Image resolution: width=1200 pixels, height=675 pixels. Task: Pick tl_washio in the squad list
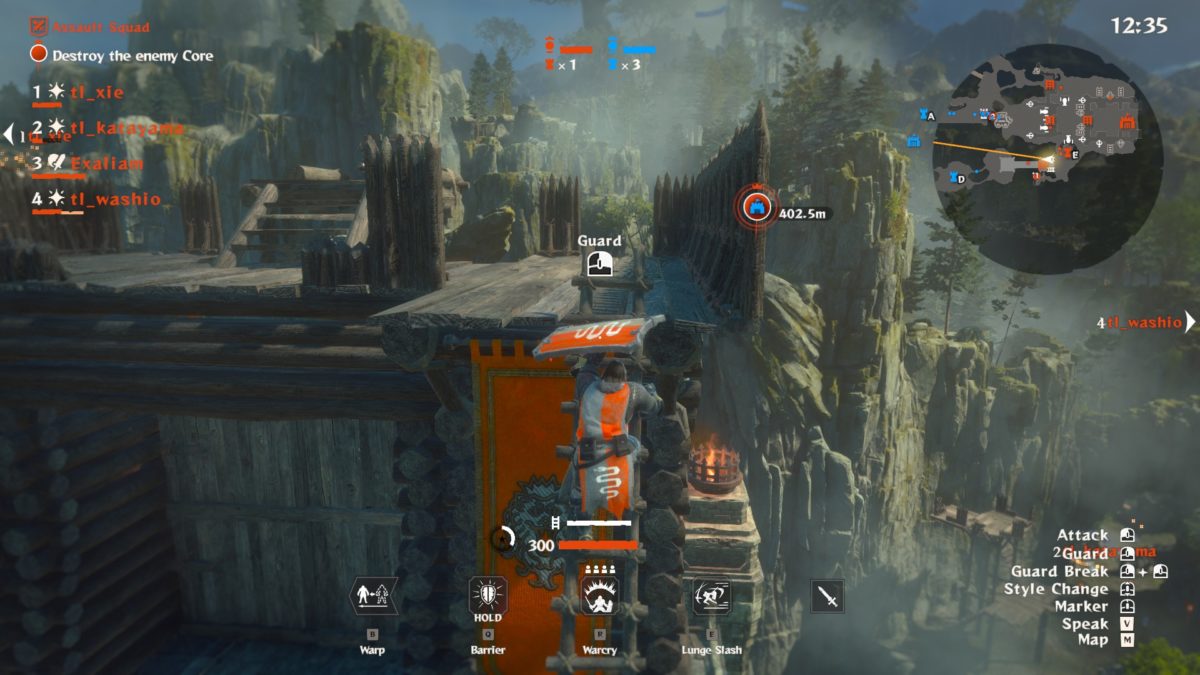(x=115, y=199)
